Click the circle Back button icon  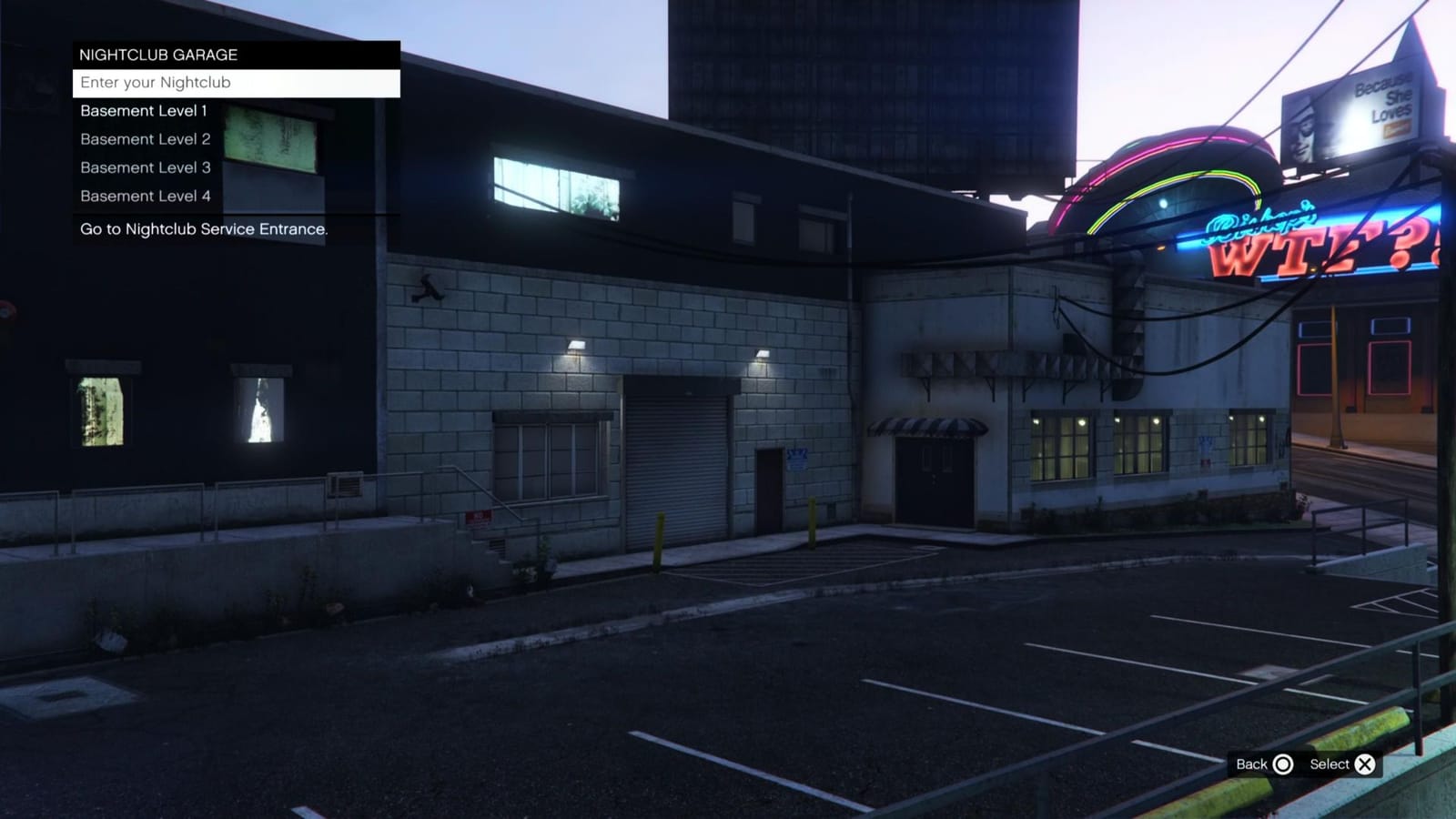point(1282,764)
